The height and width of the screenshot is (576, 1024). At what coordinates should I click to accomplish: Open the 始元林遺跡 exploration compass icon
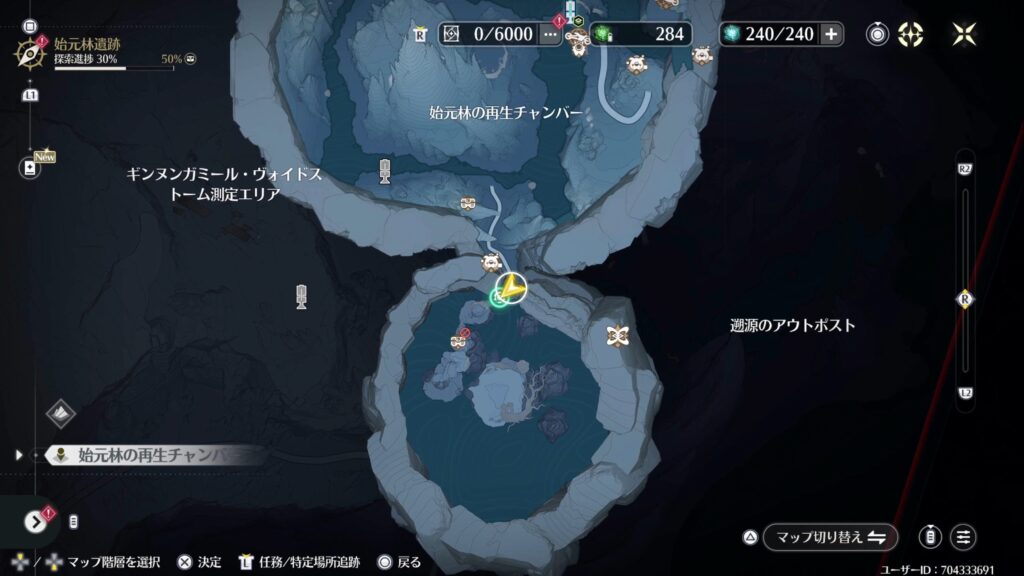26,52
